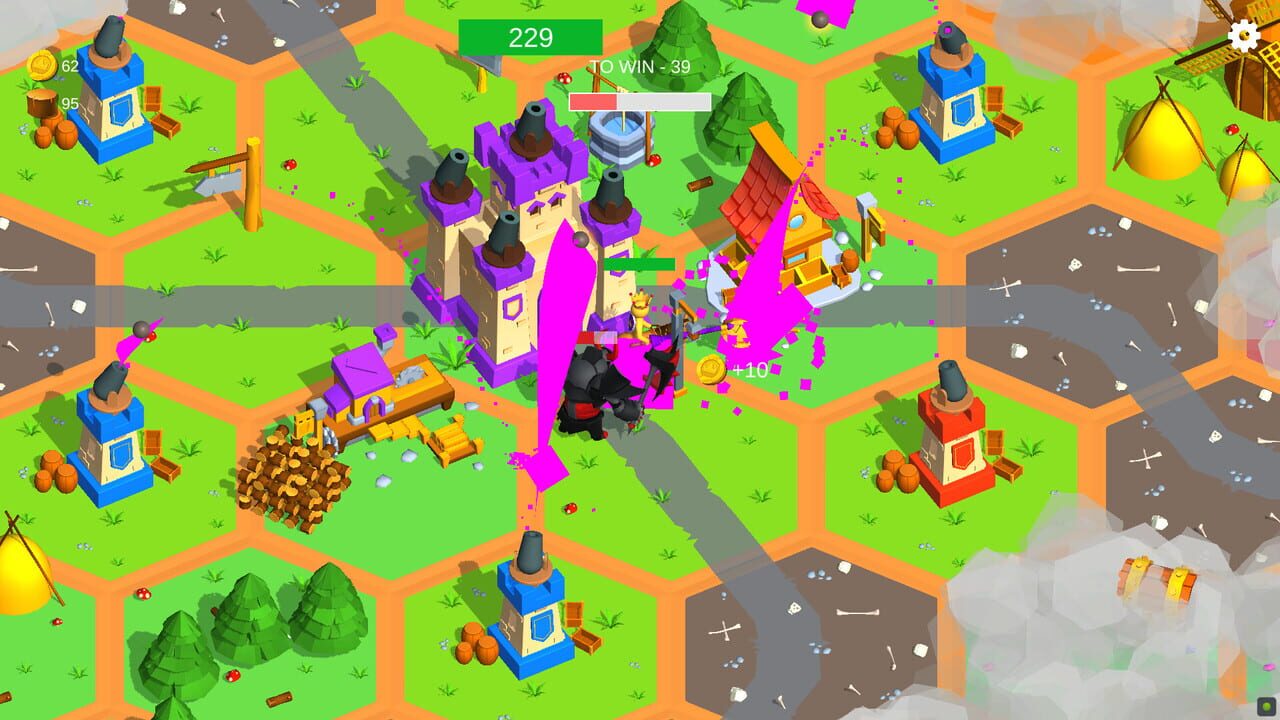
Task: Select the top-left blue cannon tower
Action: (110, 90)
